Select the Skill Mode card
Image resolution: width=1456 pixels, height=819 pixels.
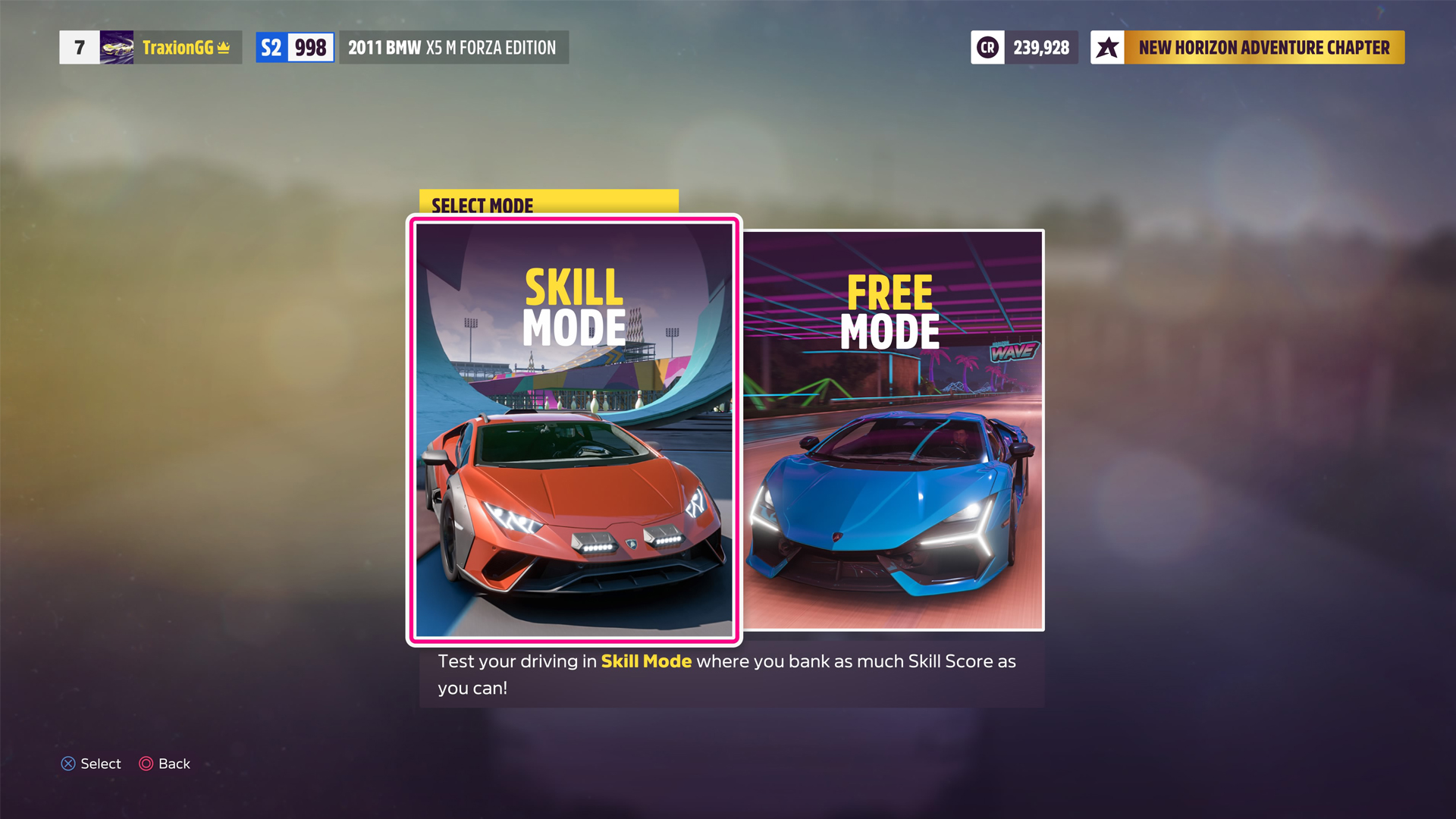(x=573, y=428)
